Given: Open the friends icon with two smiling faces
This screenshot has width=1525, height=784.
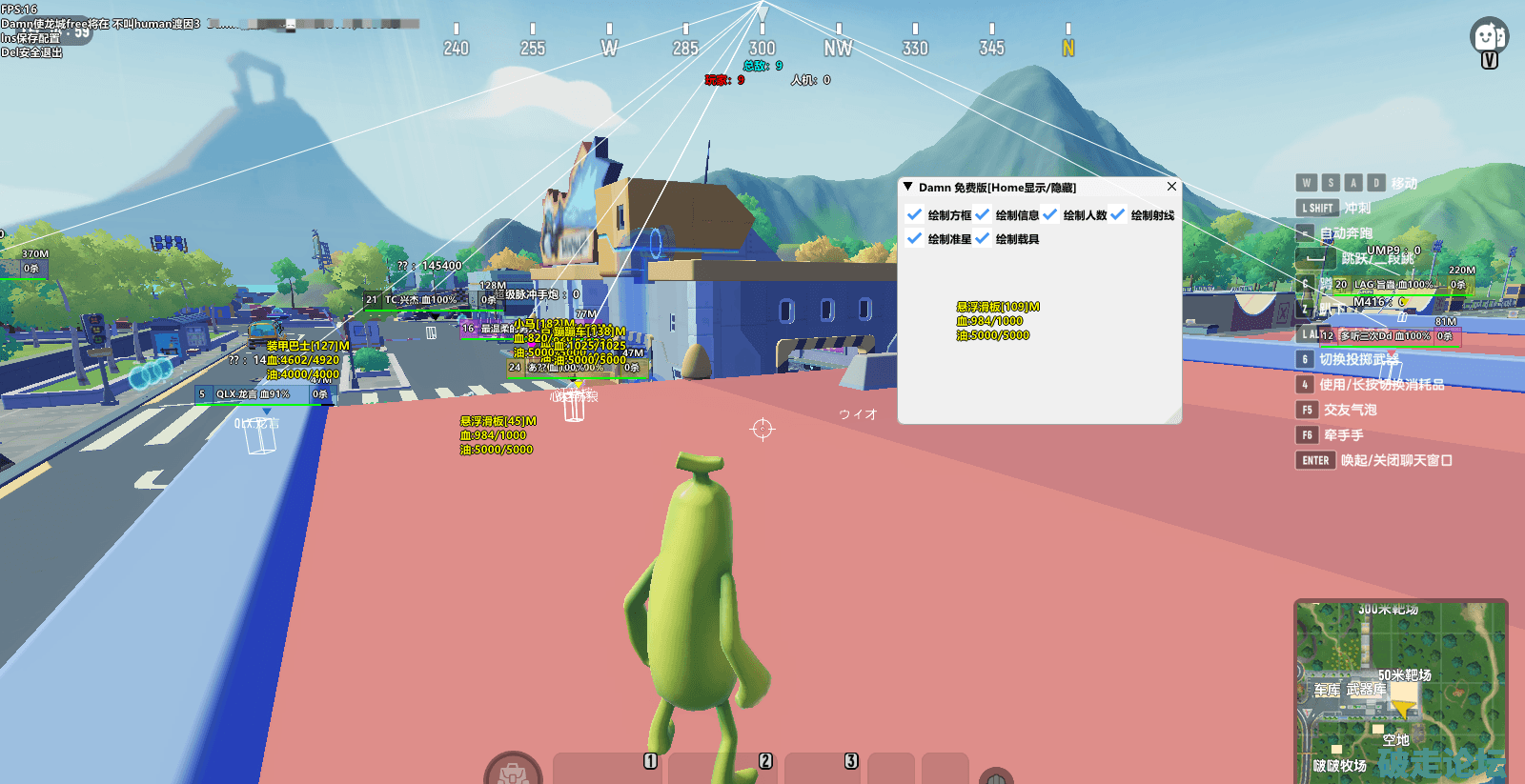Looking at the screenshot, I should 1488,37.
